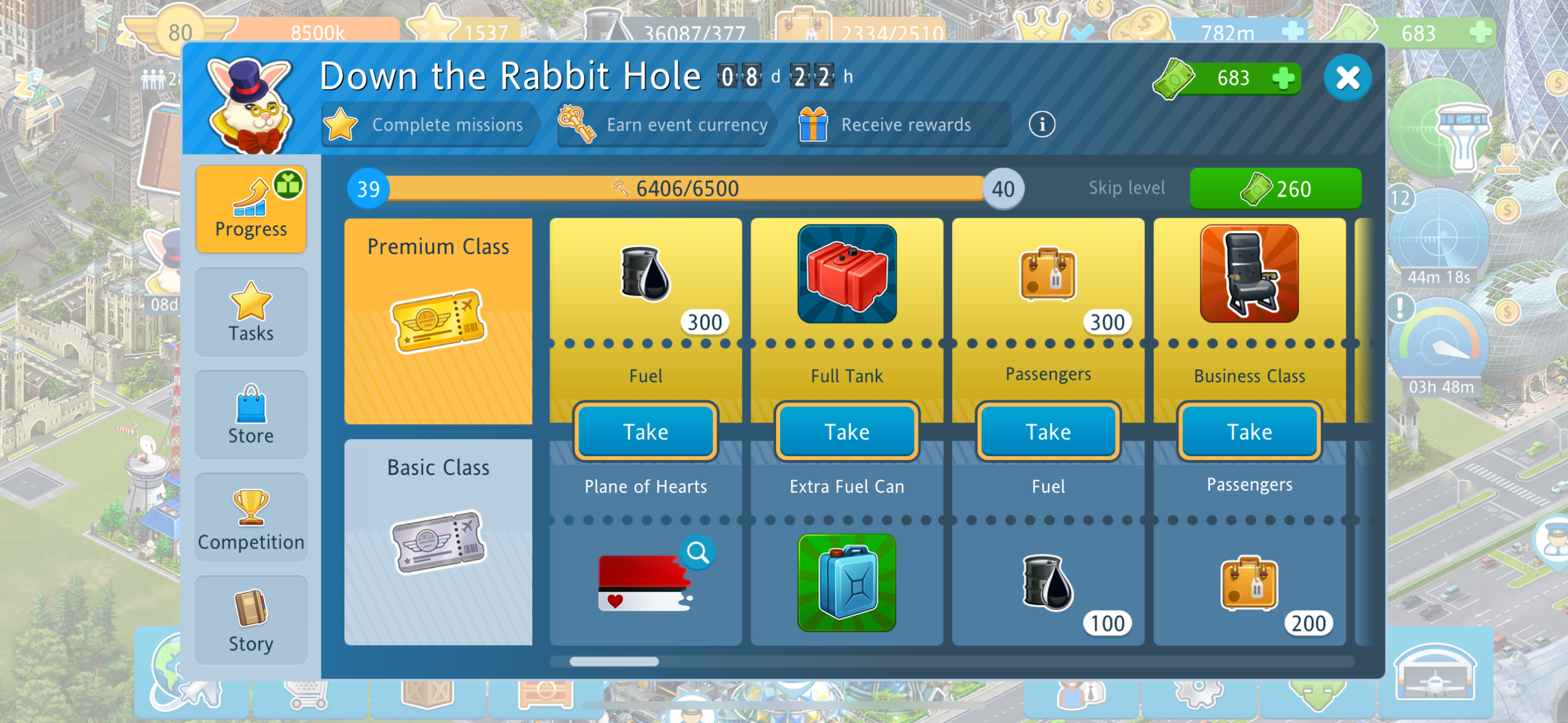
Task: Tap the Basic Class ticket panel
Action: (437, 541)
